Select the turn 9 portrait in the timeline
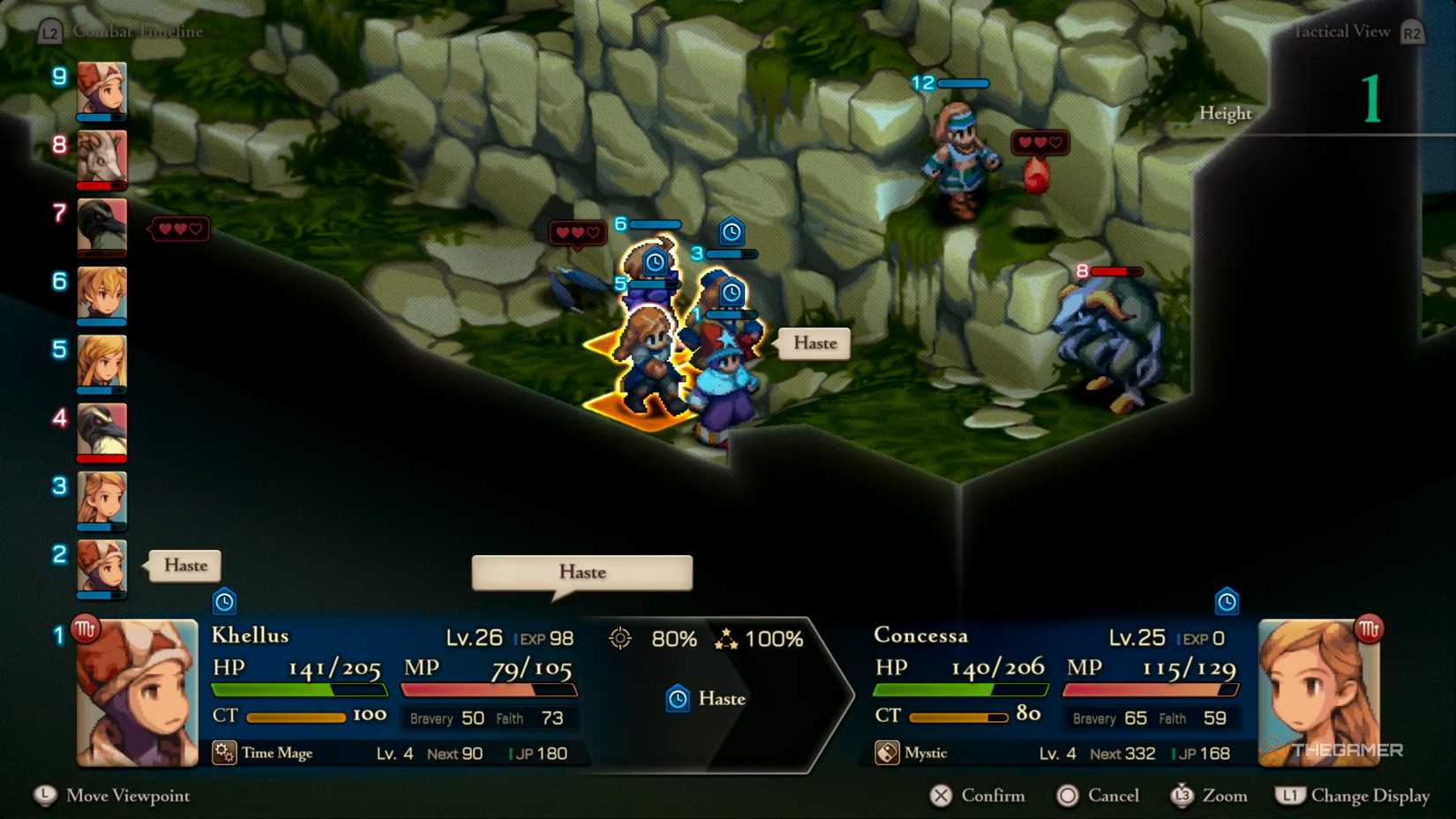Image resolution: width=1456 pixels, height=819 pixels. point(101,89)
